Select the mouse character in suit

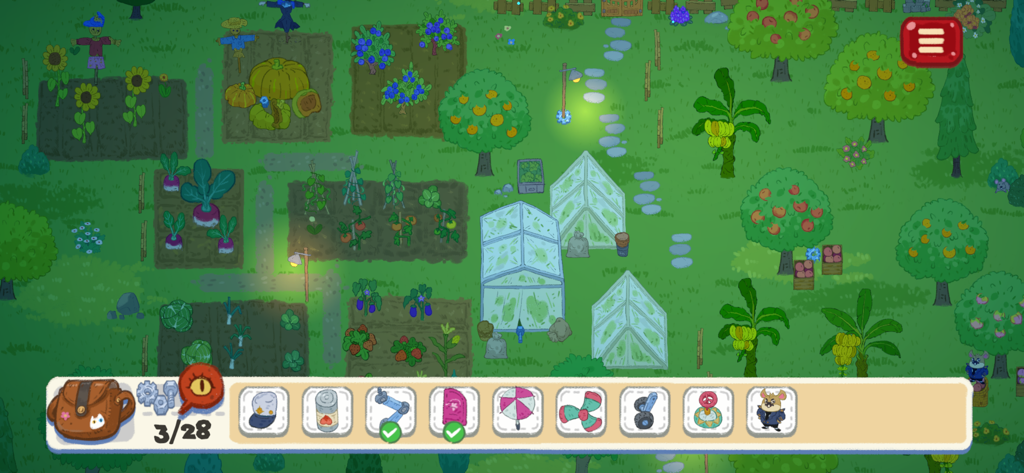point(771,411)
